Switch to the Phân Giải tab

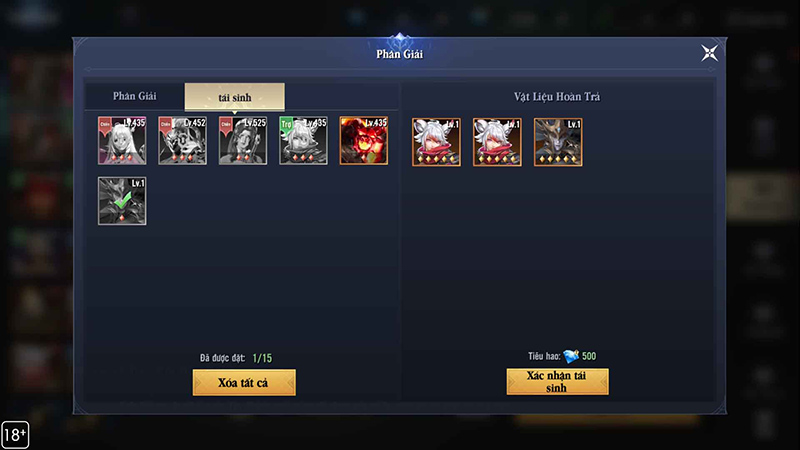pos(134,96)
